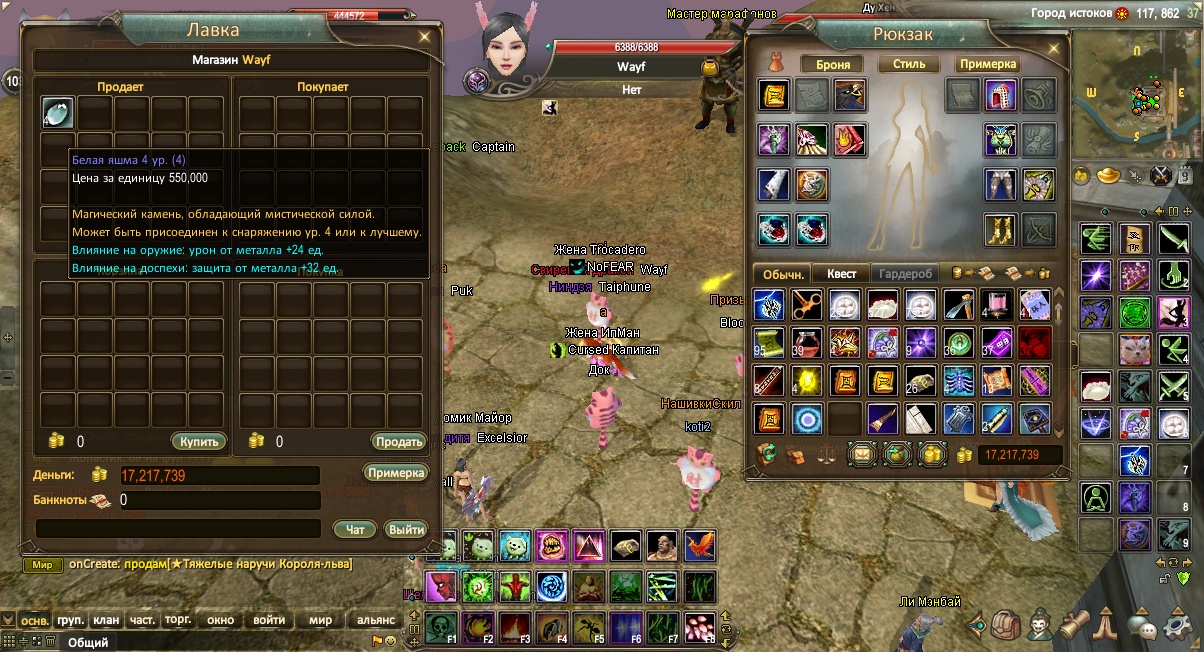The width and height of the screenshot is (1204, 652).
Task: Select the альянс chat tab
Action: click(377, 620)
